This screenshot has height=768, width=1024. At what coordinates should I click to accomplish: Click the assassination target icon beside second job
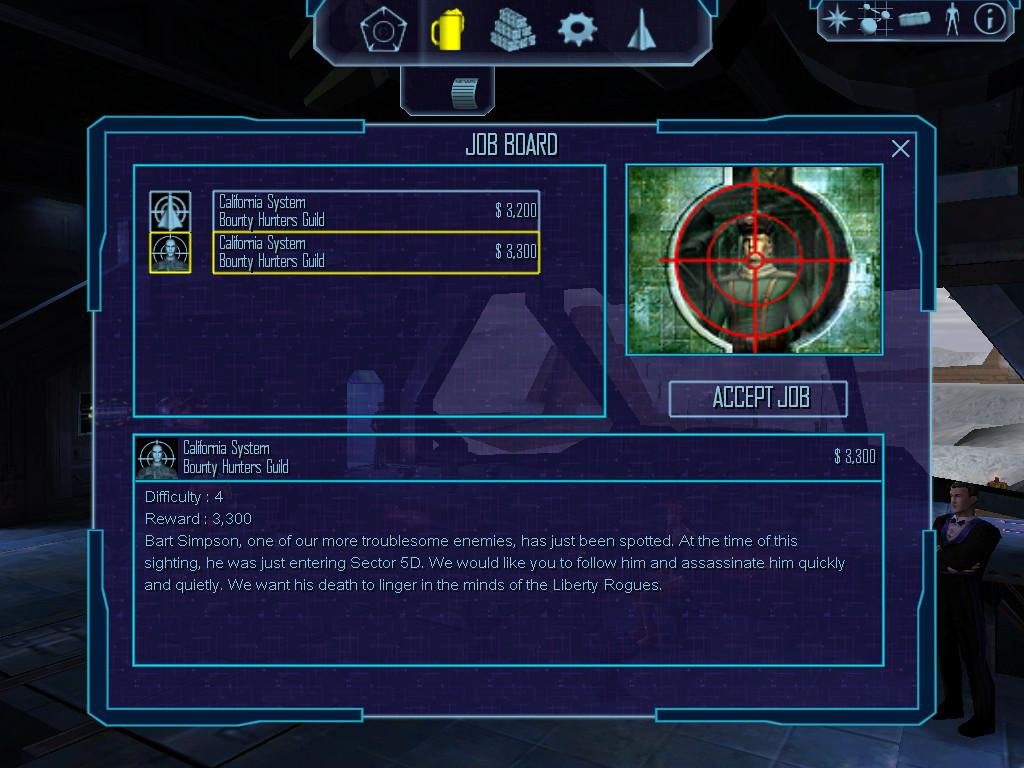[170, 252]
